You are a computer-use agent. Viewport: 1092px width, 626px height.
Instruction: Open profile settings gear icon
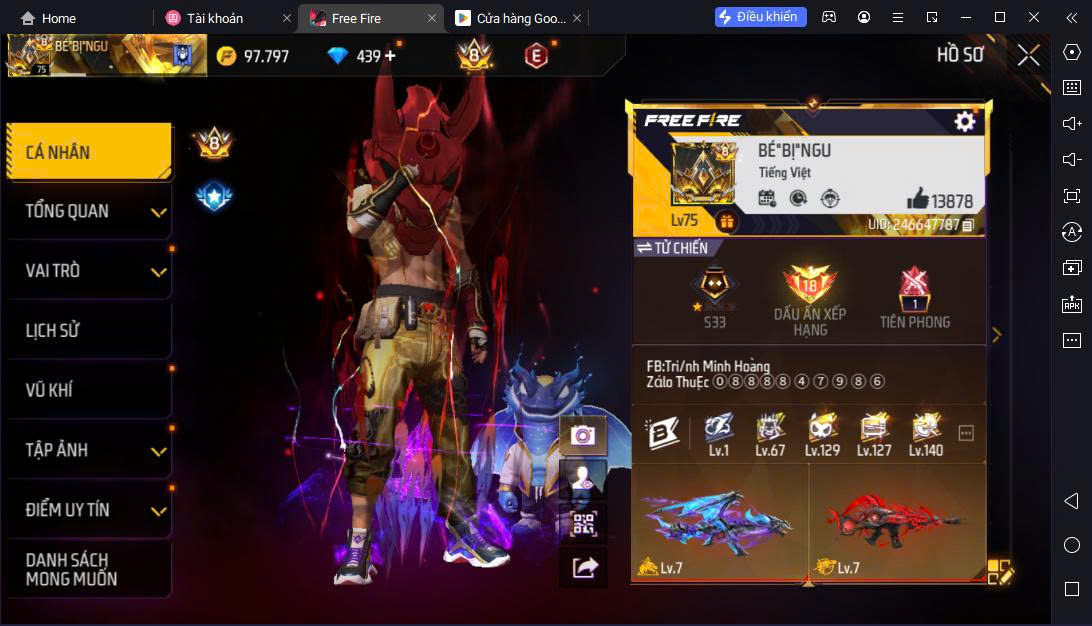964,122
